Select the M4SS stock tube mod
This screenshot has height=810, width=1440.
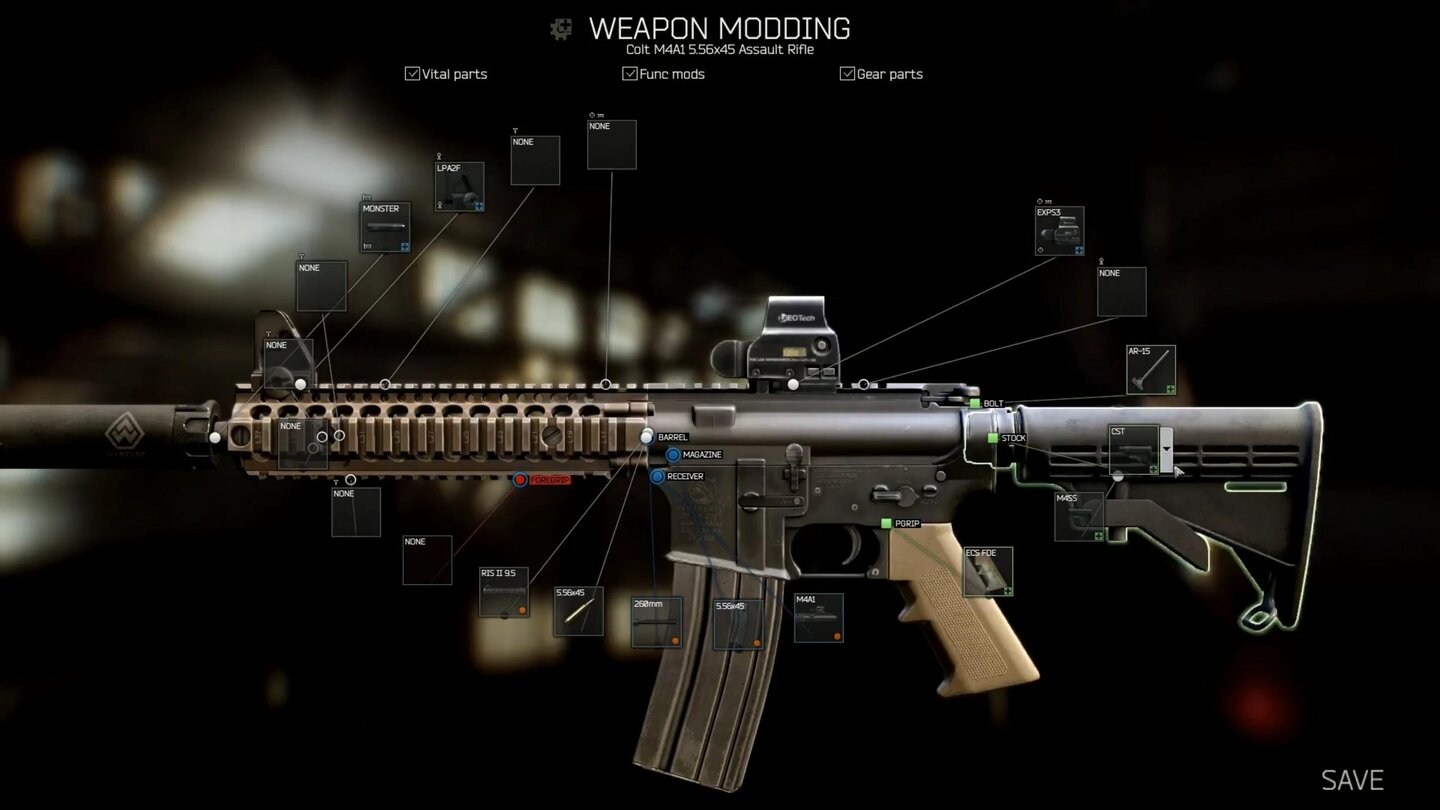click(x=1078, y=514)
